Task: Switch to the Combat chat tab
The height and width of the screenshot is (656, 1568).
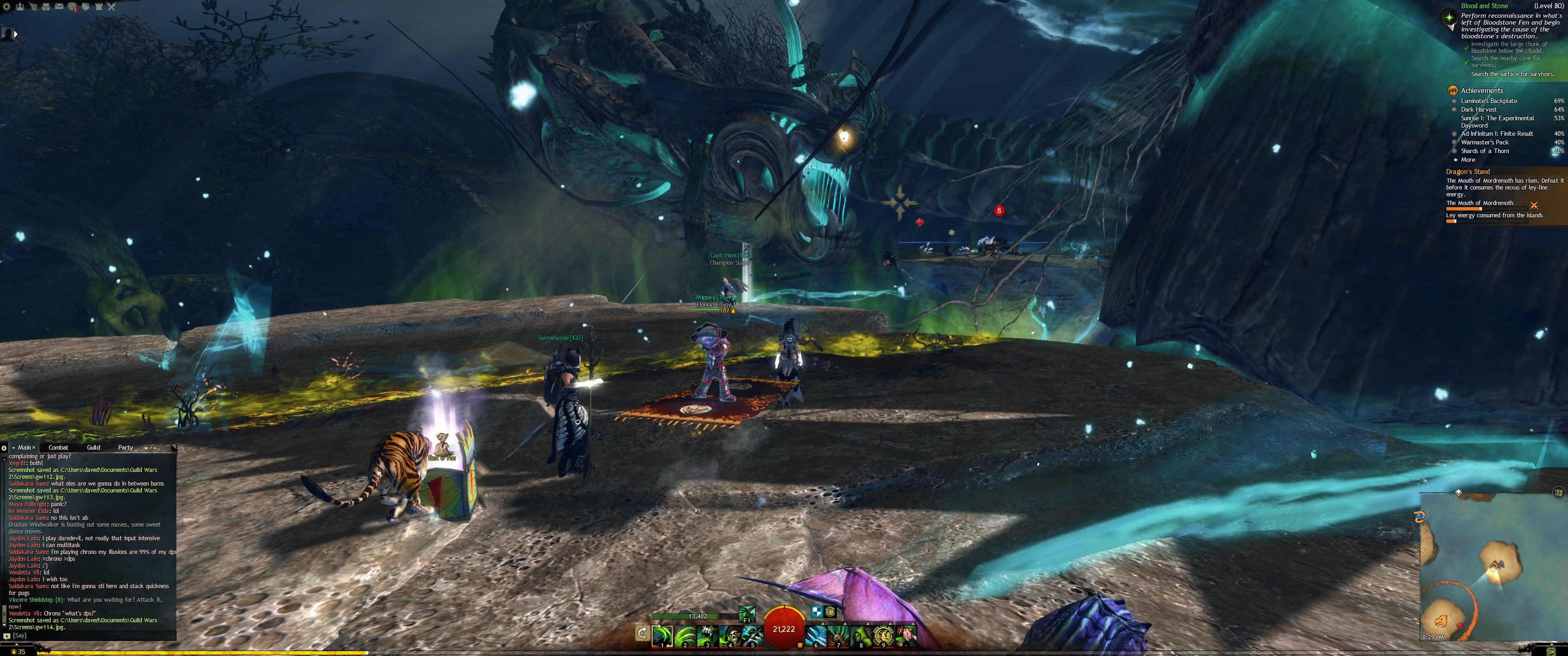Action: click(x=58, y=447)
